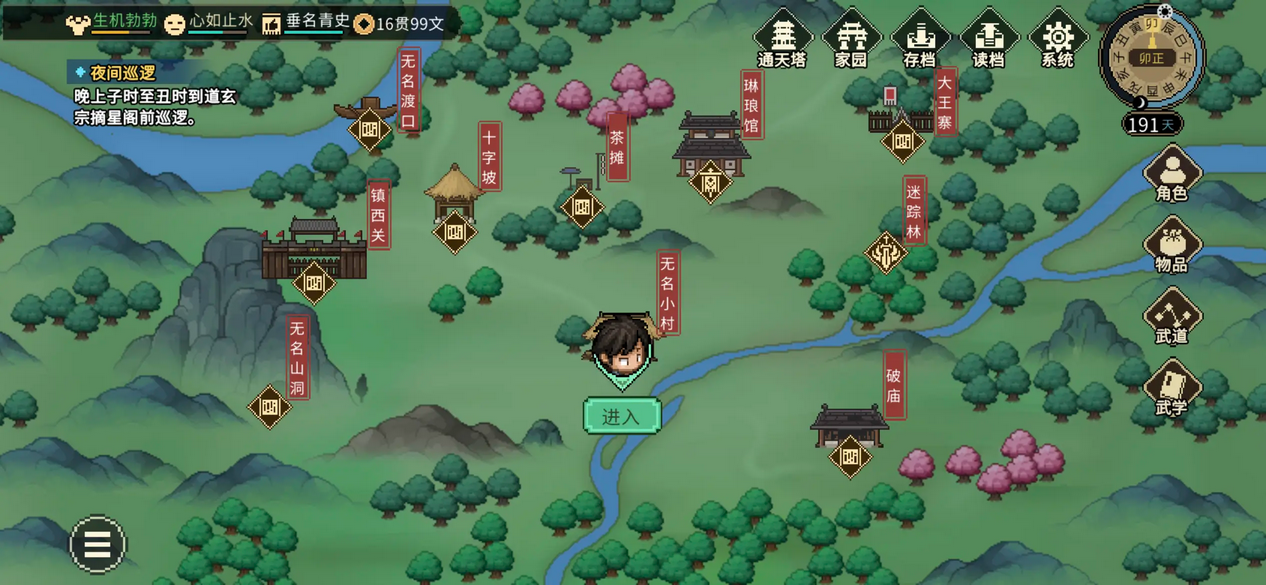The image size is (1266, 585).
Task: Select the 无名渡口 ferry map marker
Action: 371,128
